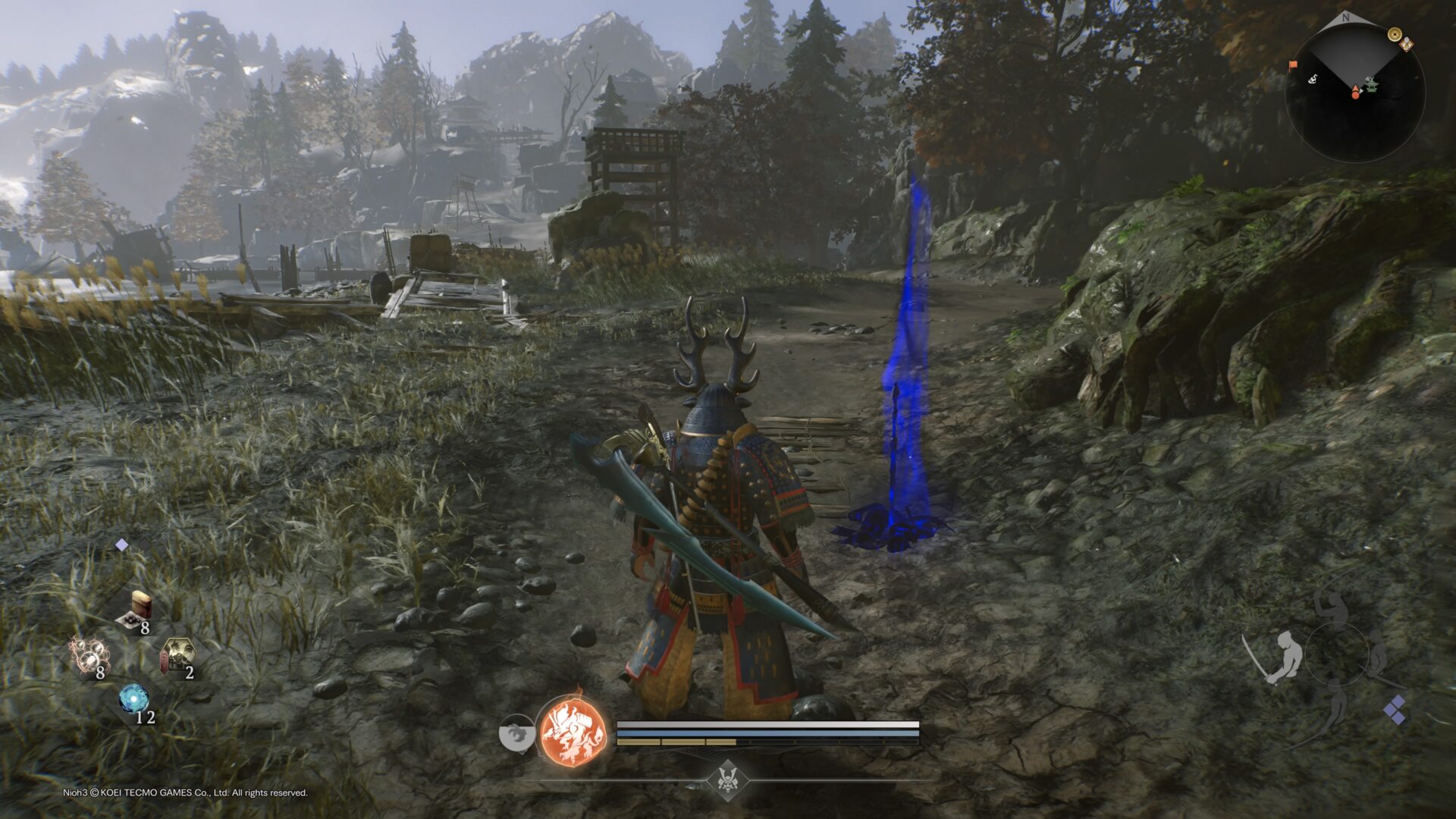
Task: Select the grey secondary guardian spirit icon
Action: (x=516, y=734)
